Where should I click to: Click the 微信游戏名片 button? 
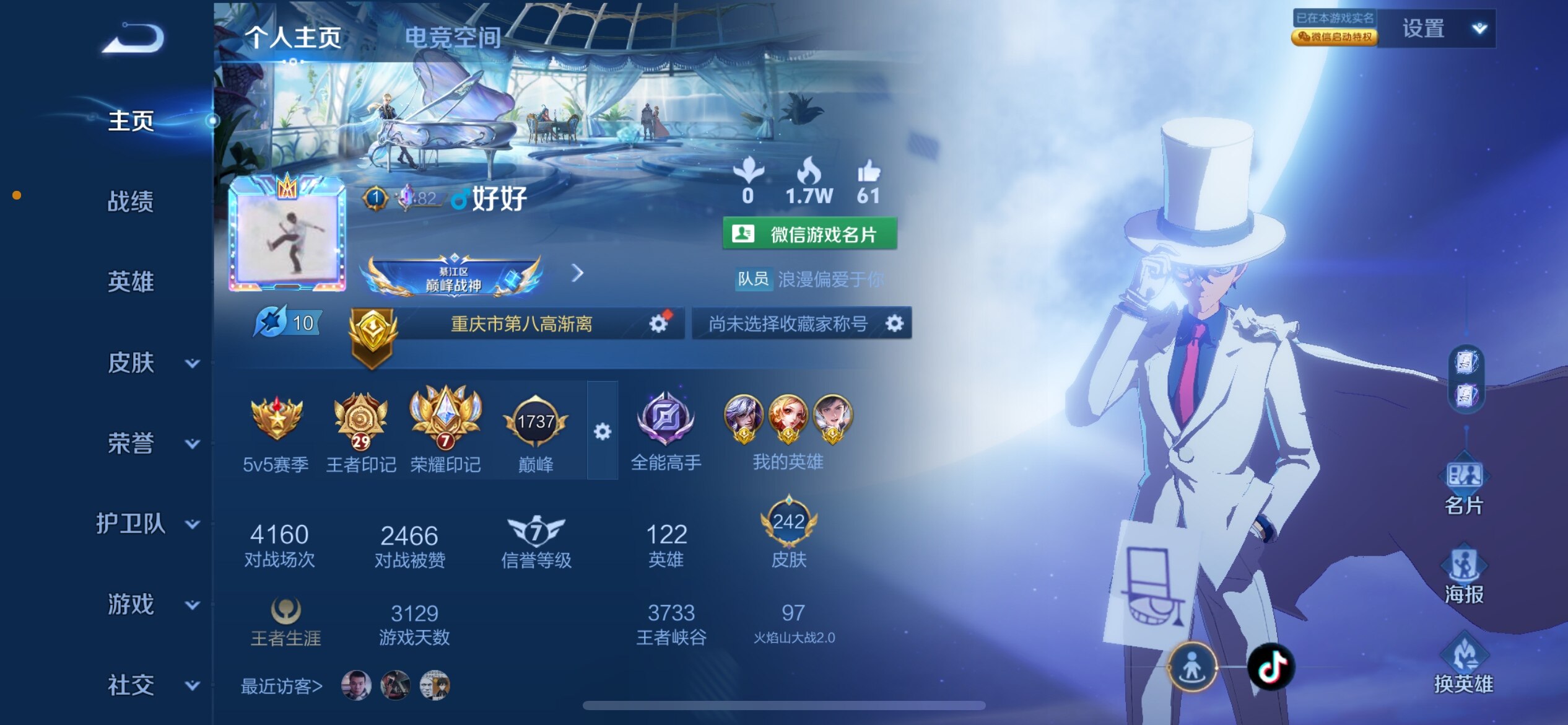coord(809,234)
